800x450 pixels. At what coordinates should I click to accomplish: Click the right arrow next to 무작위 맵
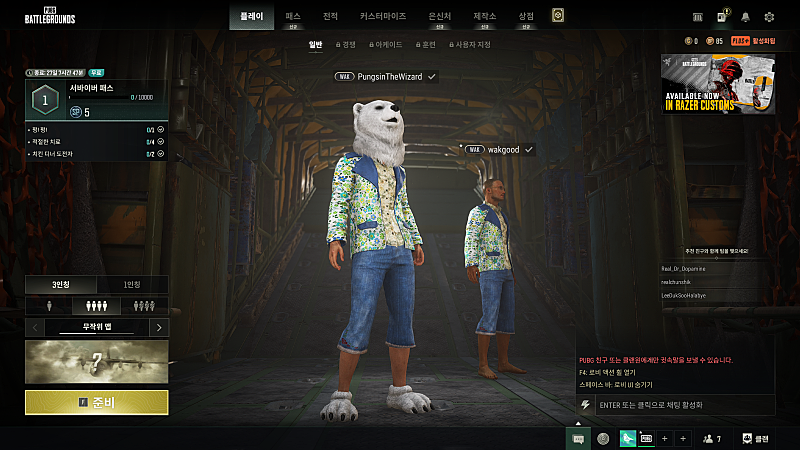pos(159,327)
